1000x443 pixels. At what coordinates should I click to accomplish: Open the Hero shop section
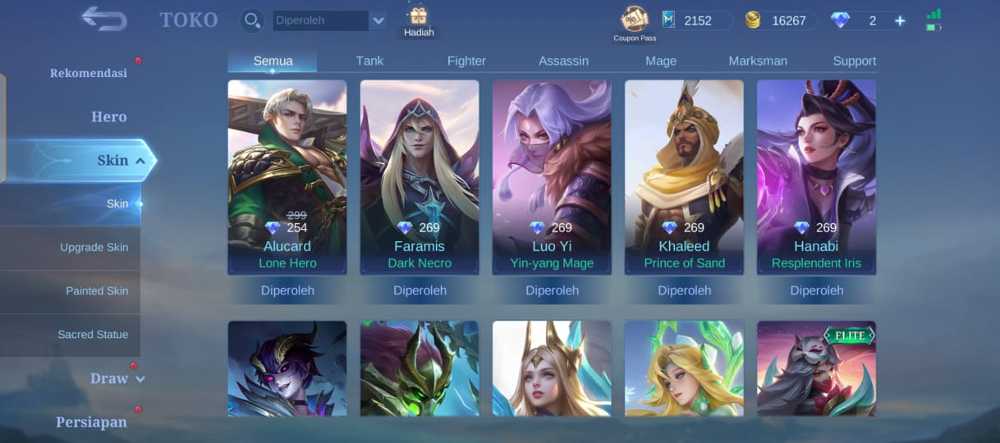108,117
